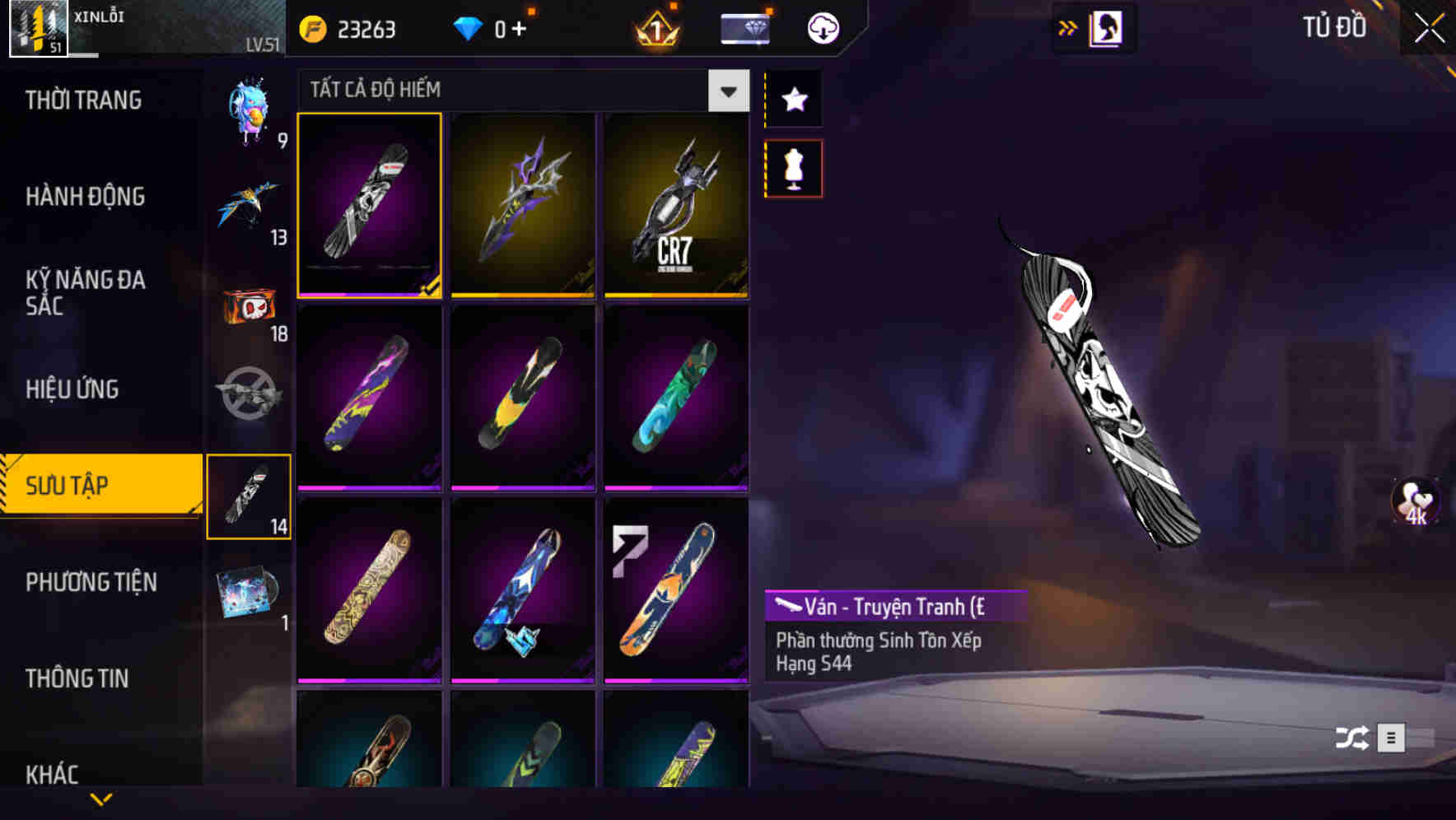
Task: Collapse the panel with double arrows icon
Action: (x=1066, y=27)
